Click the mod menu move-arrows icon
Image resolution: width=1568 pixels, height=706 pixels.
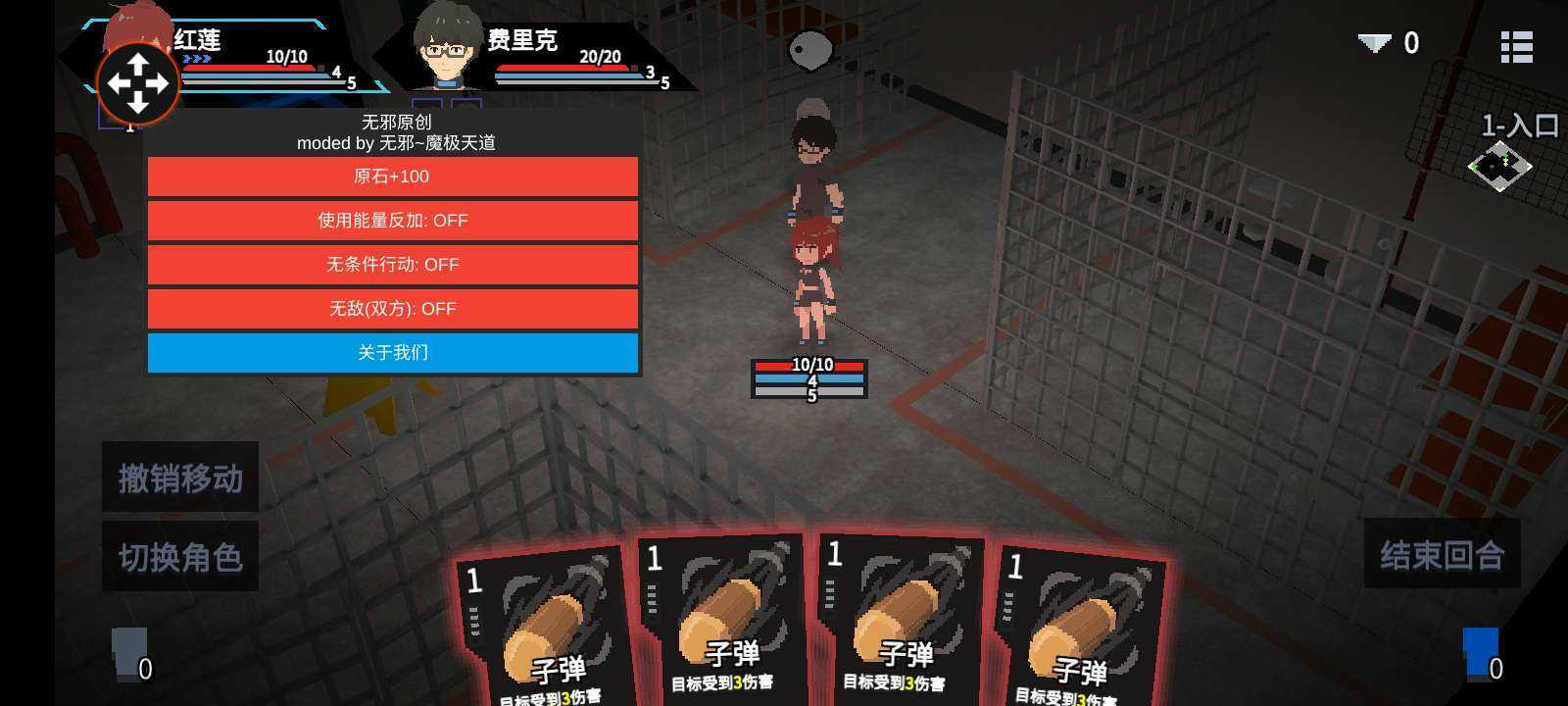click(137, 83)
